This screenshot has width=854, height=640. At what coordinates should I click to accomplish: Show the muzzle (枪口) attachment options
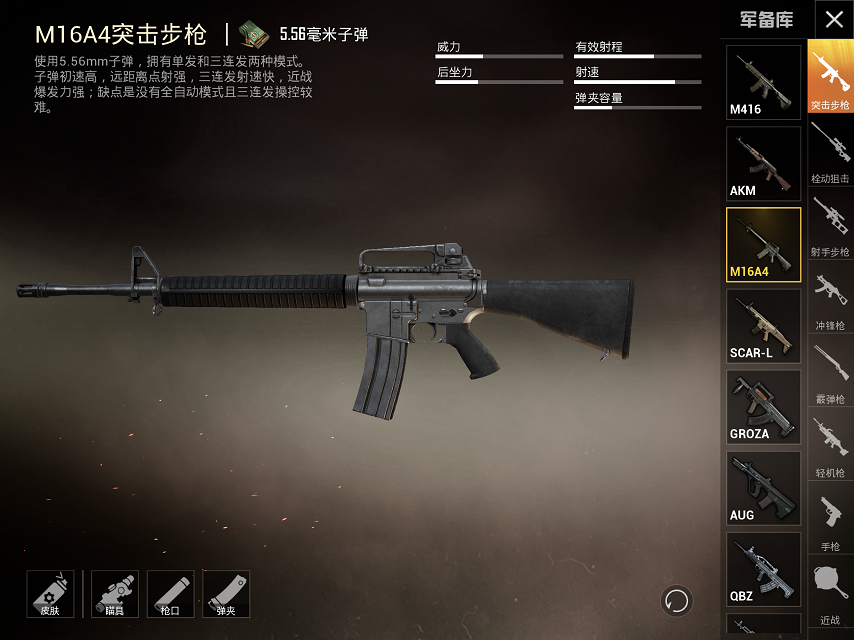click(170, 594)
